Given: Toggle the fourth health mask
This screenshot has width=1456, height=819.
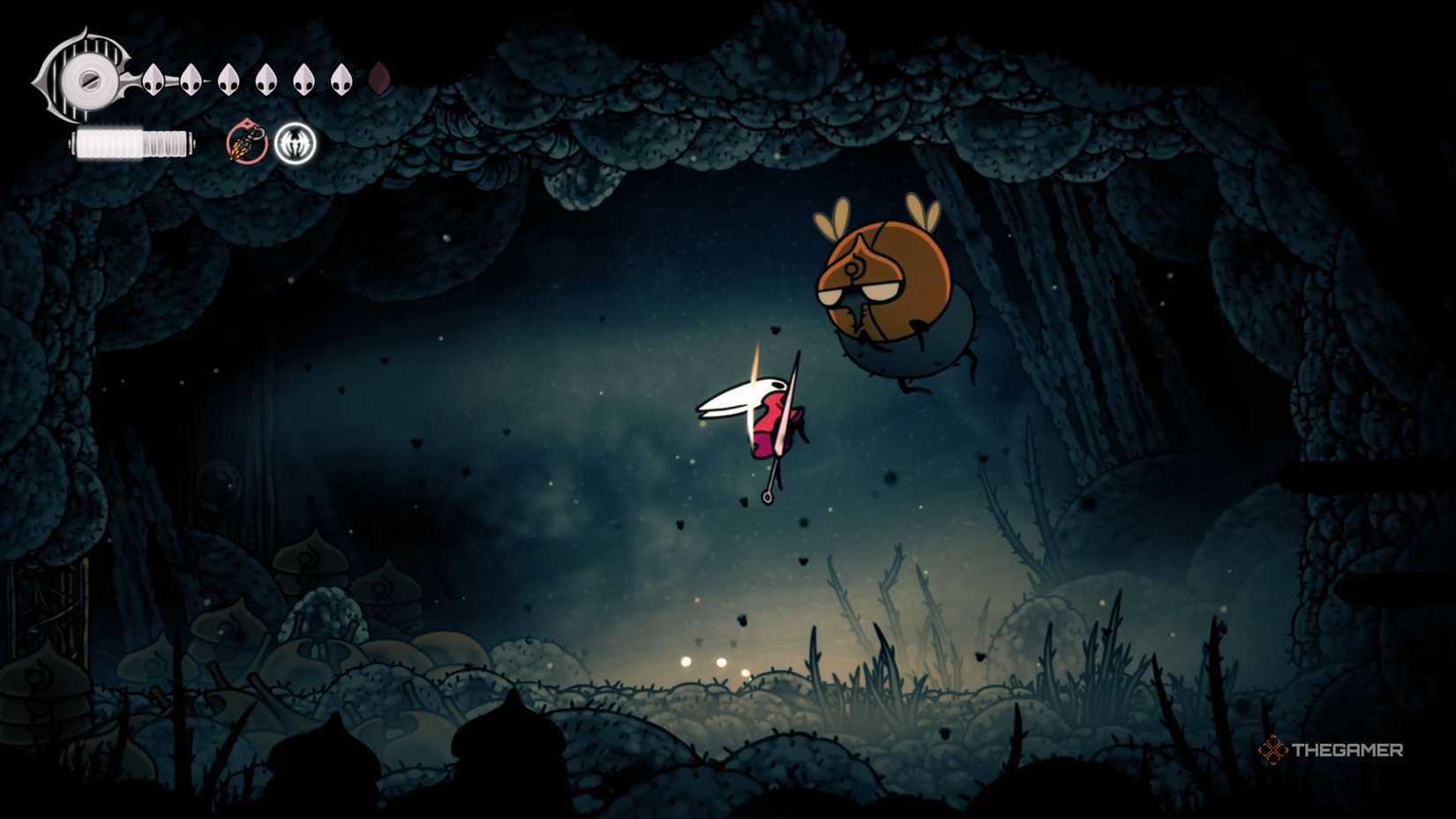Looking at the screenshot, I should (x=266, y=78).
